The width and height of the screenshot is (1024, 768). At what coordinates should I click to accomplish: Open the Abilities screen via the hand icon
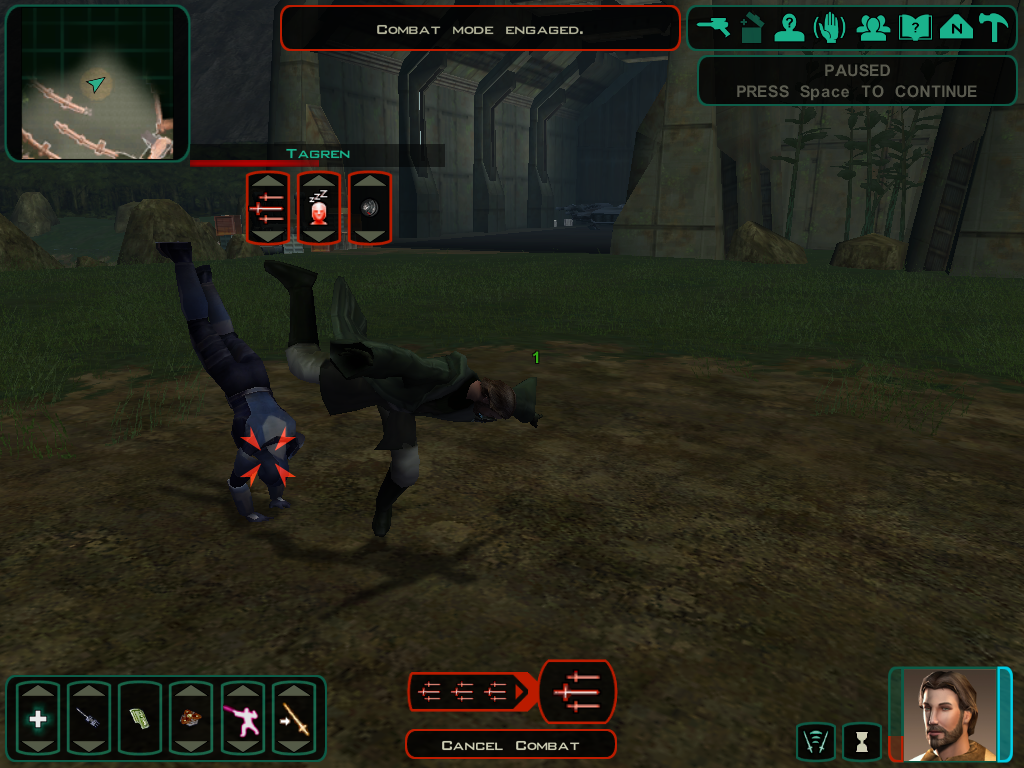(x=830, y=28)
